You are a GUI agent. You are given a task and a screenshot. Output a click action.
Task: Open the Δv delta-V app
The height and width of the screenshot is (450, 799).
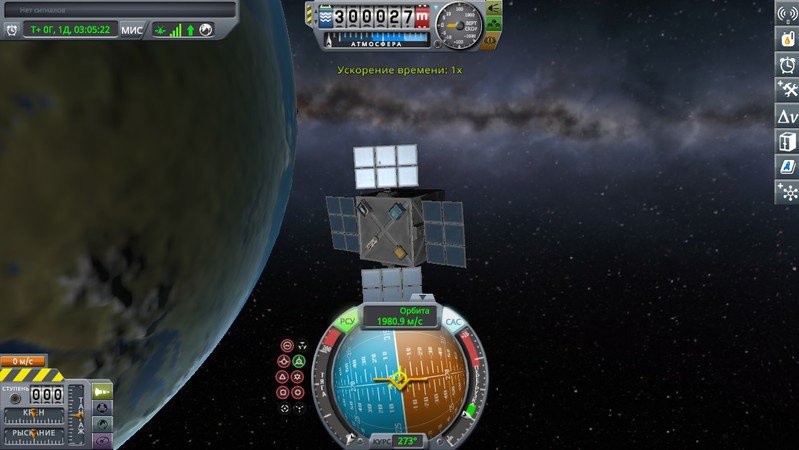pos(788,116)
